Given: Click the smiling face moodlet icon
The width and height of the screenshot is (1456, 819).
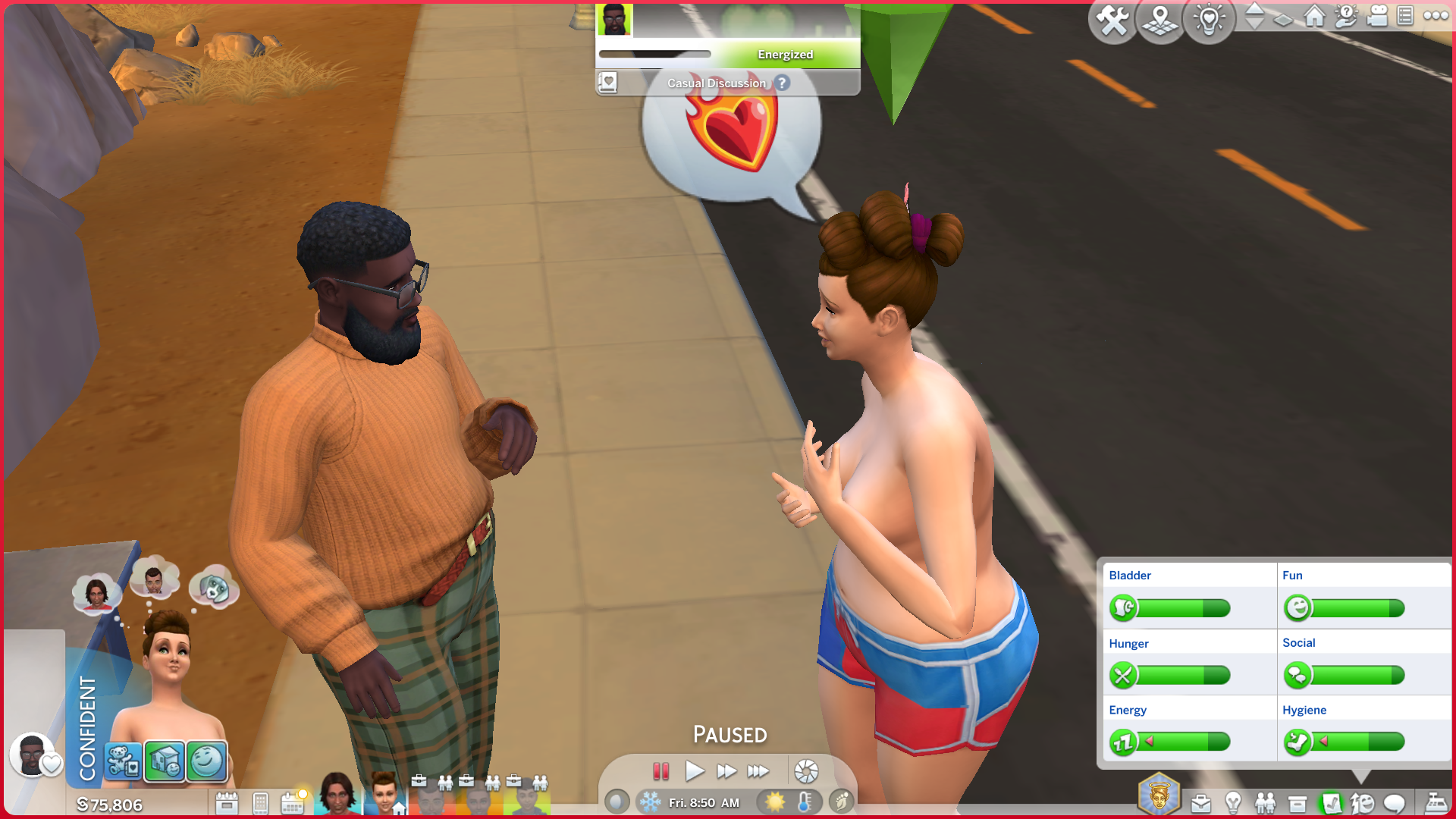Looking at the screenshot, I should pos(206,761).
